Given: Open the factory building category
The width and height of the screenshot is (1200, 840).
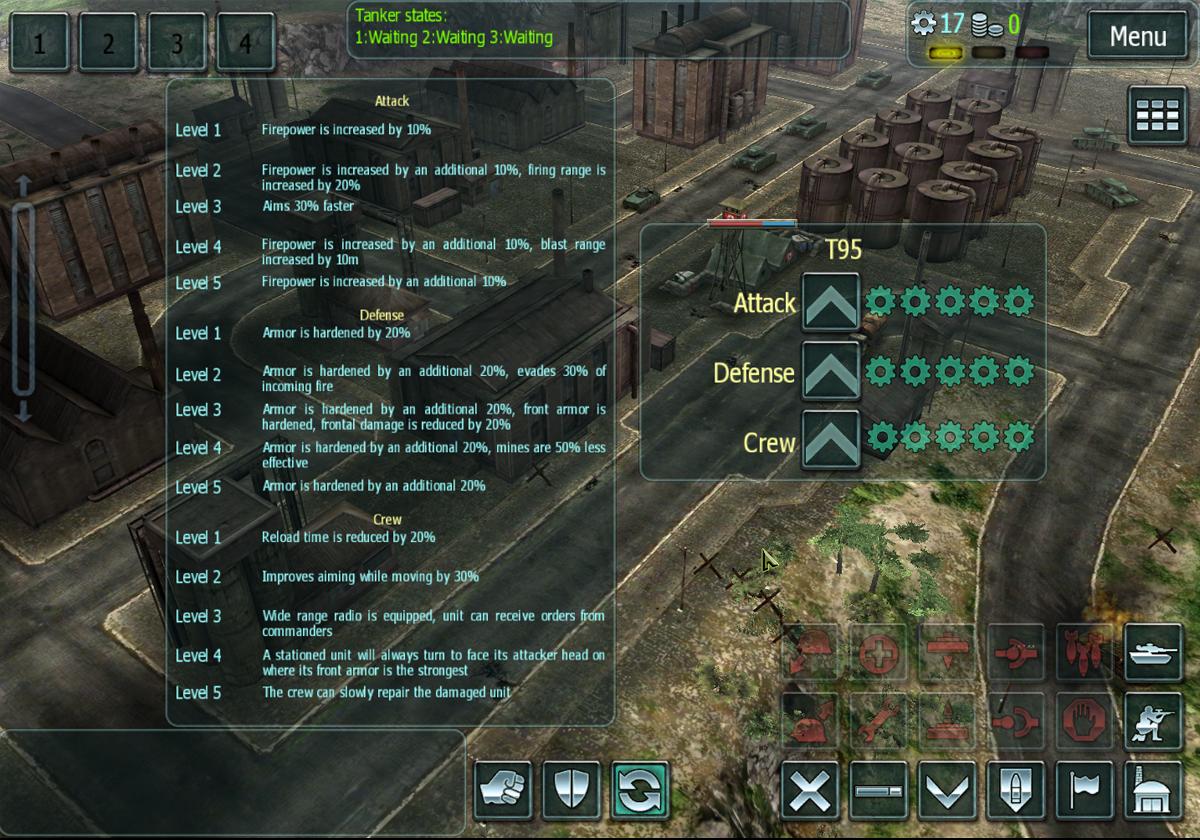Looking at the screenshot, I should (x=1152, y=790).
